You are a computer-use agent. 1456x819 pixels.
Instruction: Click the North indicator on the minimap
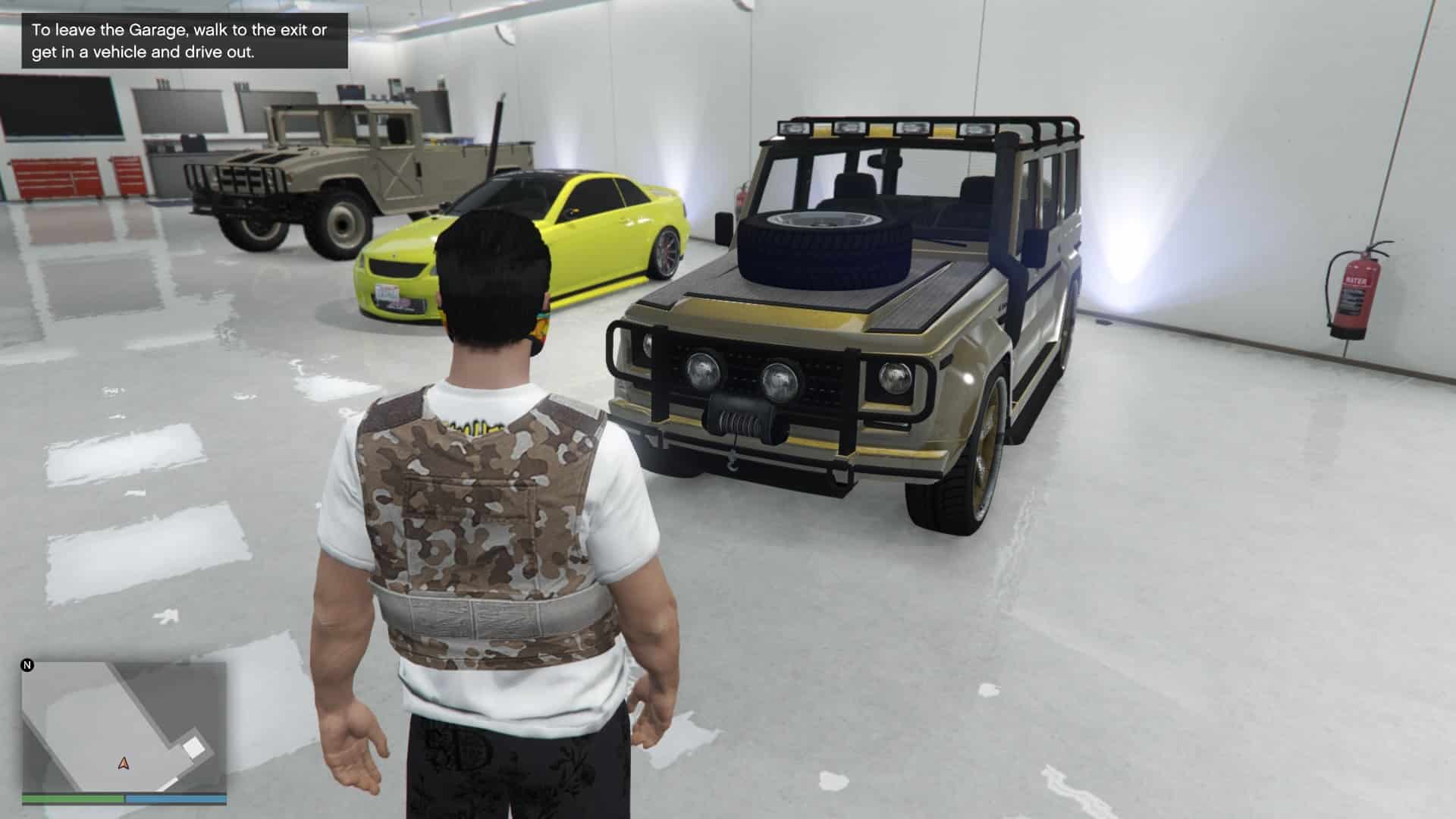(x=27, y=666)
